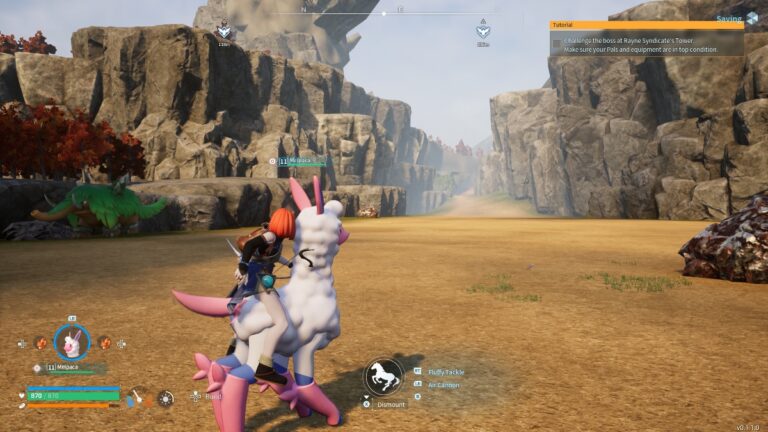Click the day-night sun clock icon
The height and width of the screenshot is (432, 768).
coord(165,398)
